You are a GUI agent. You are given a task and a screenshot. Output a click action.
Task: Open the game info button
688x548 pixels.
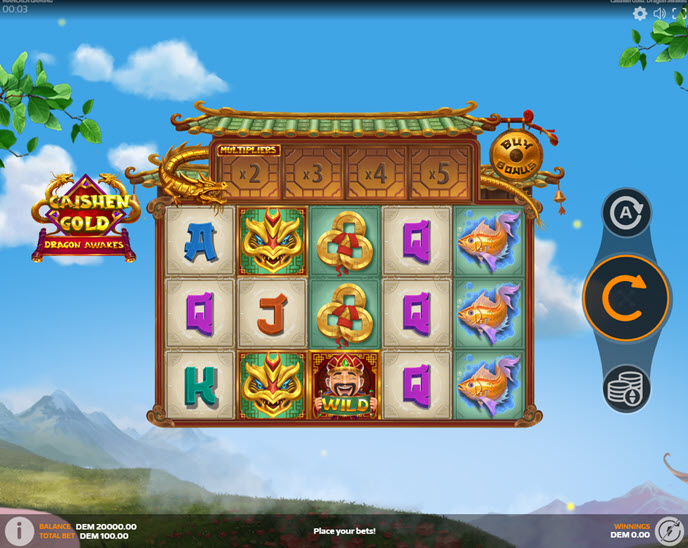pos(17,531)
